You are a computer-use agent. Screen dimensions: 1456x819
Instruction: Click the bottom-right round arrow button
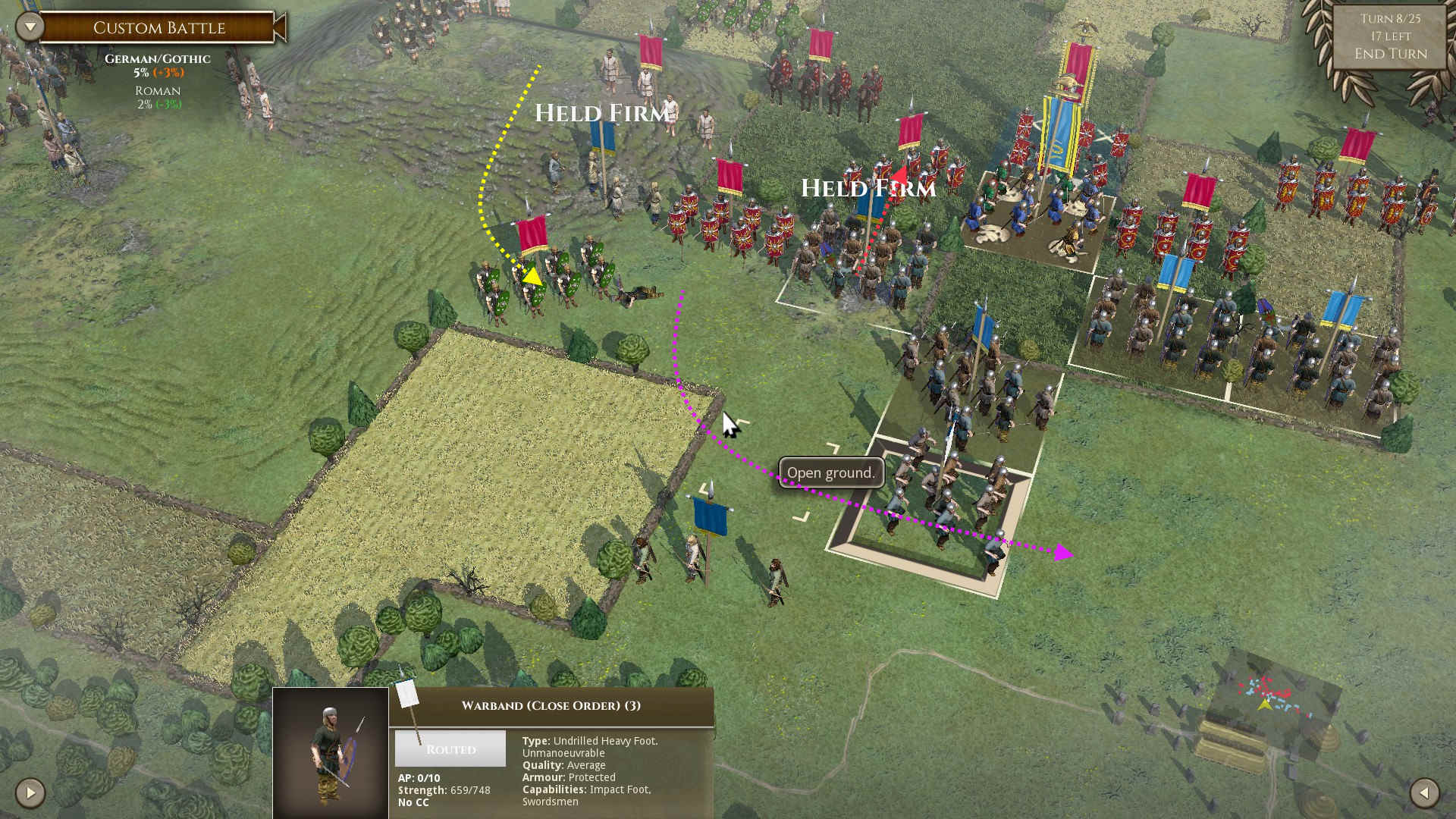pos(1424,793)
